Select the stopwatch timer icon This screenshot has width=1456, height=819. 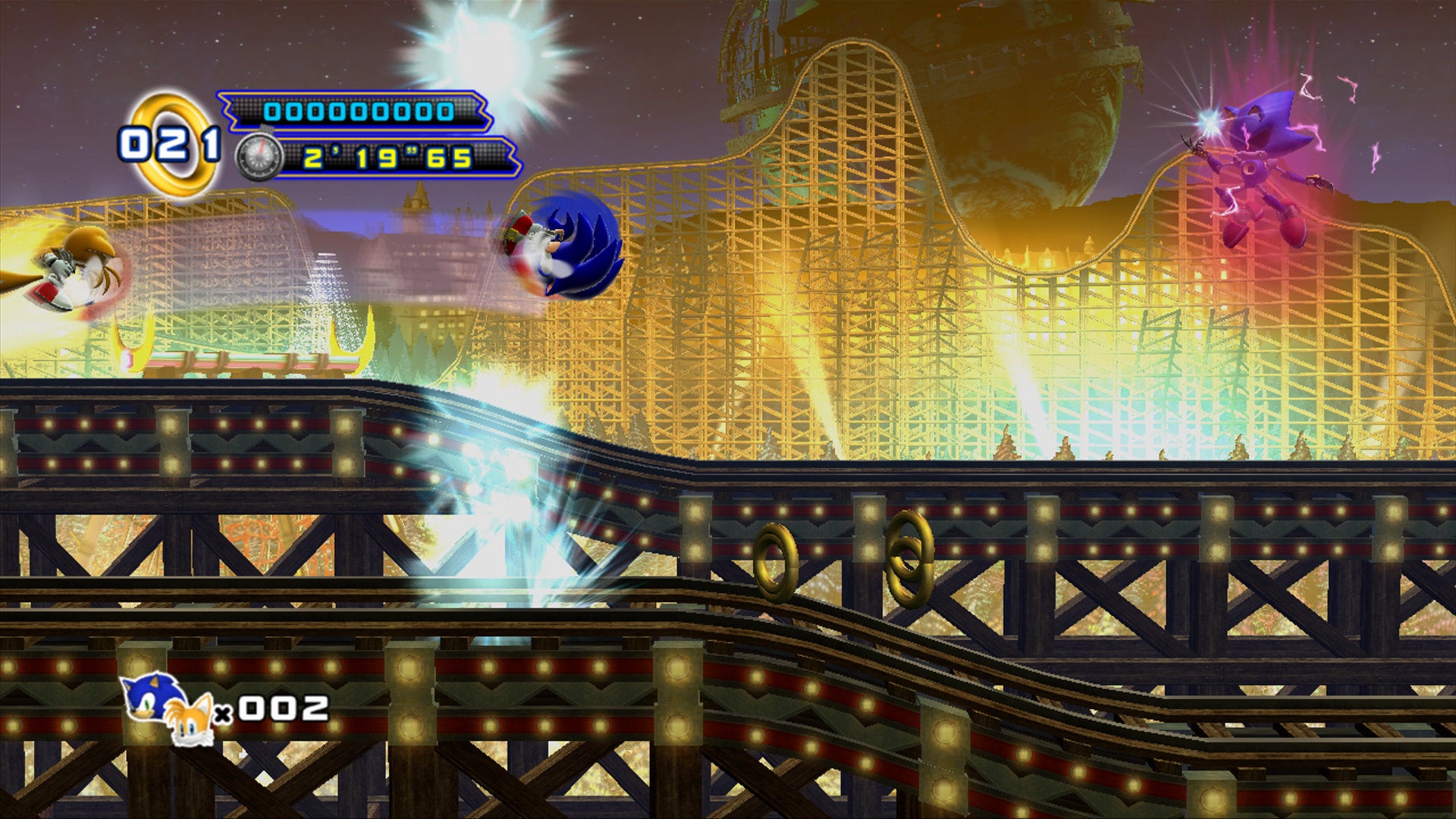[258, 158]
